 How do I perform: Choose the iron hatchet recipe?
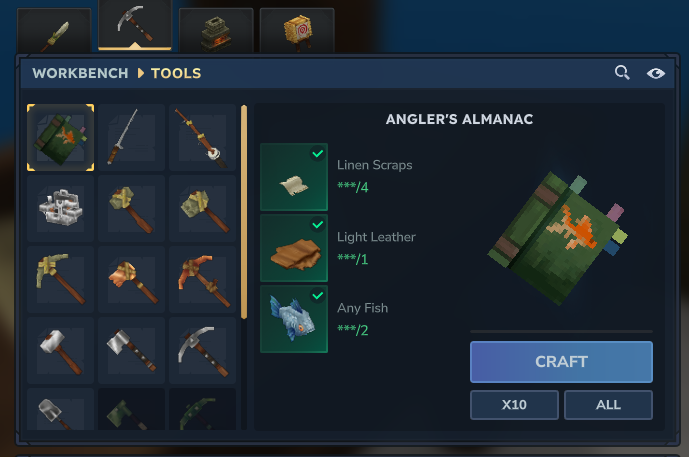132,351
